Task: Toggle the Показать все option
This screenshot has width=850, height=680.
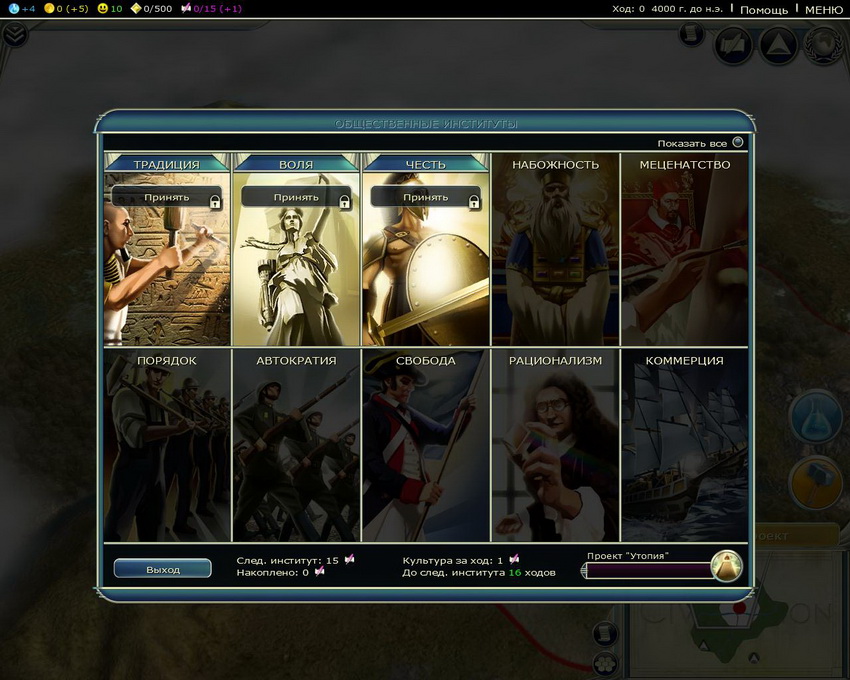Action: coord(738,143)
